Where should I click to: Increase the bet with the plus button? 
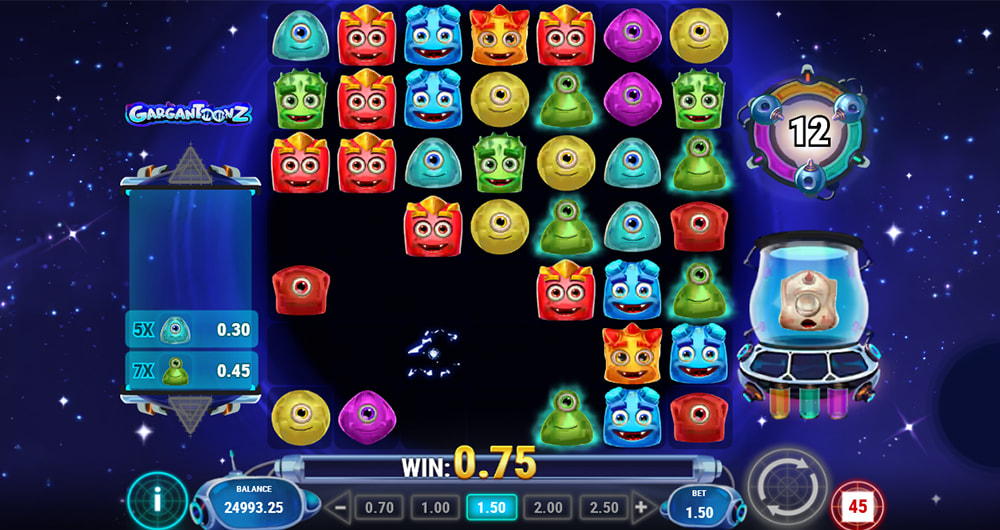tap(641, 507)
